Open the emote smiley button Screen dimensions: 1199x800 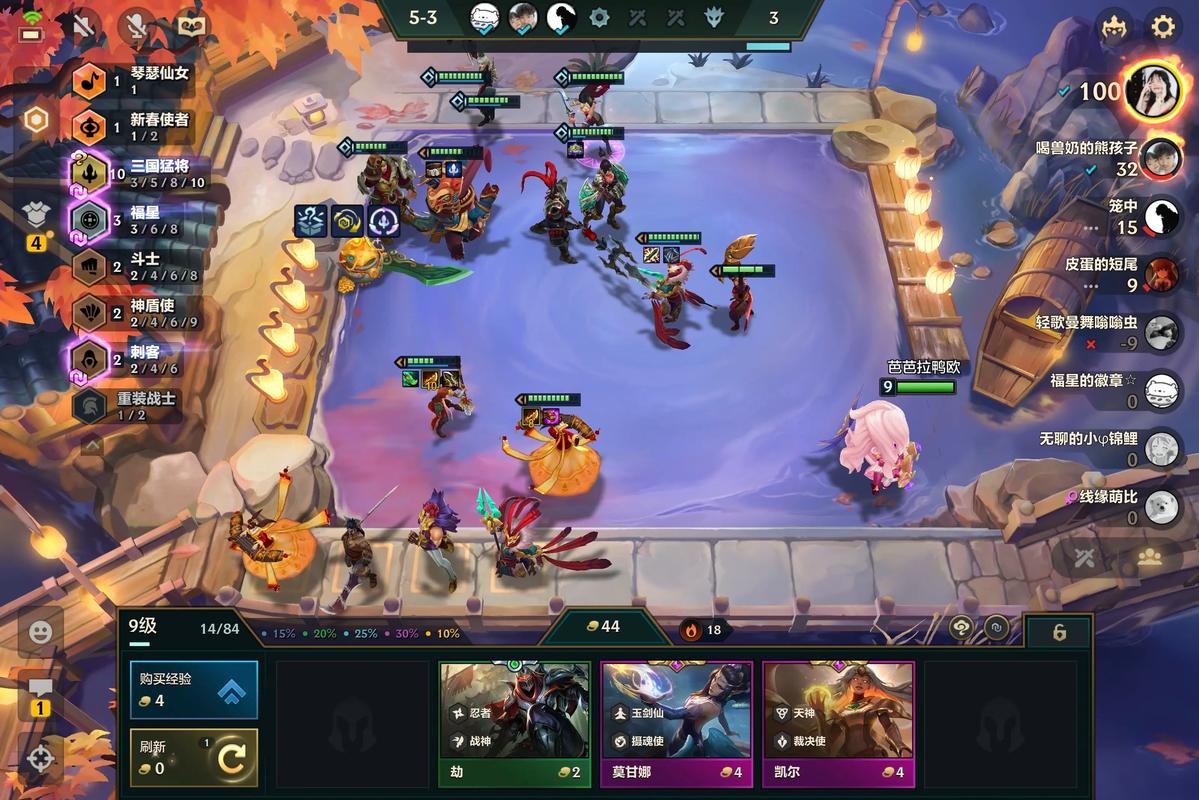[41, 632]
